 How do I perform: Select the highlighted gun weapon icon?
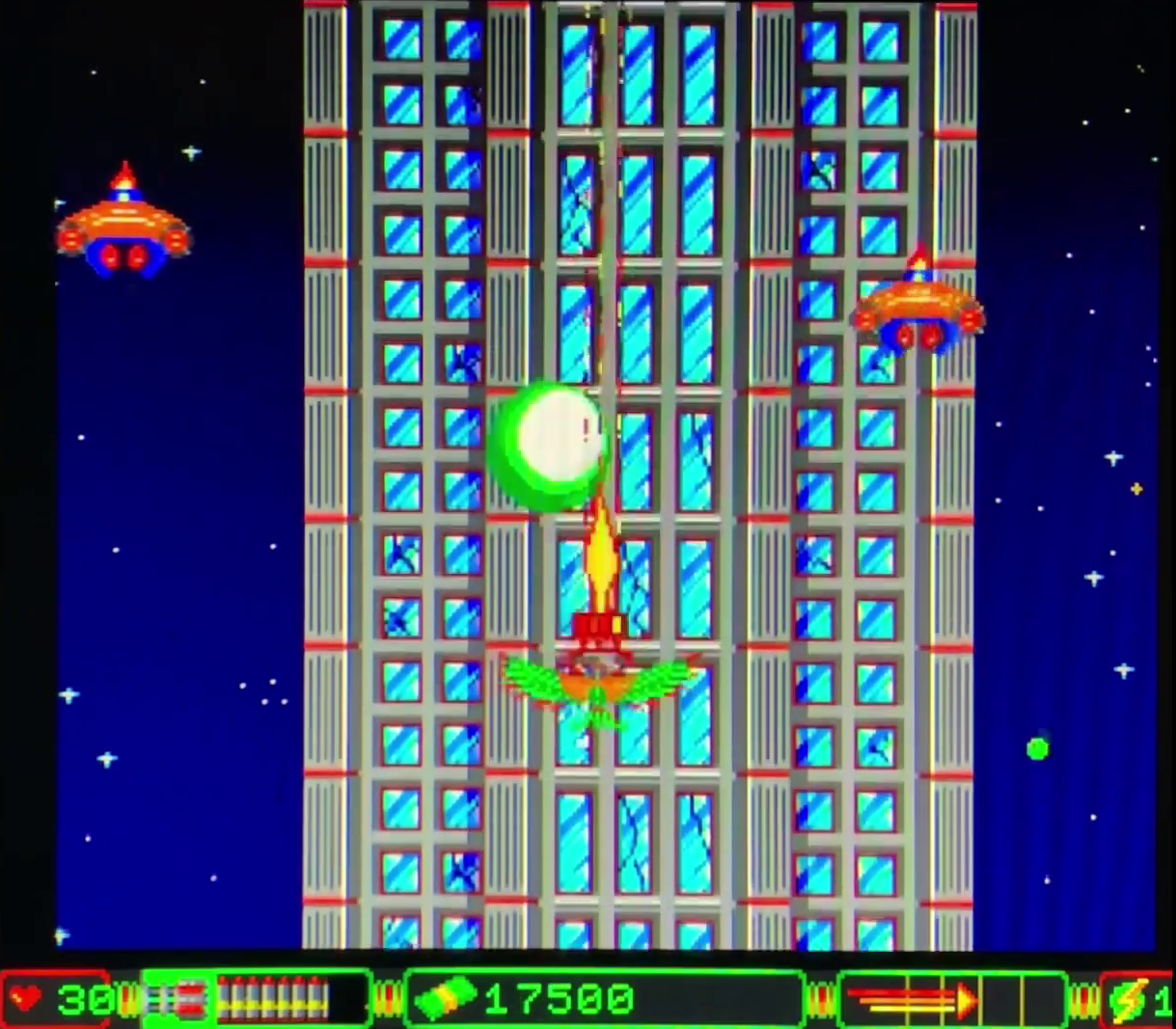click(177, 999)
